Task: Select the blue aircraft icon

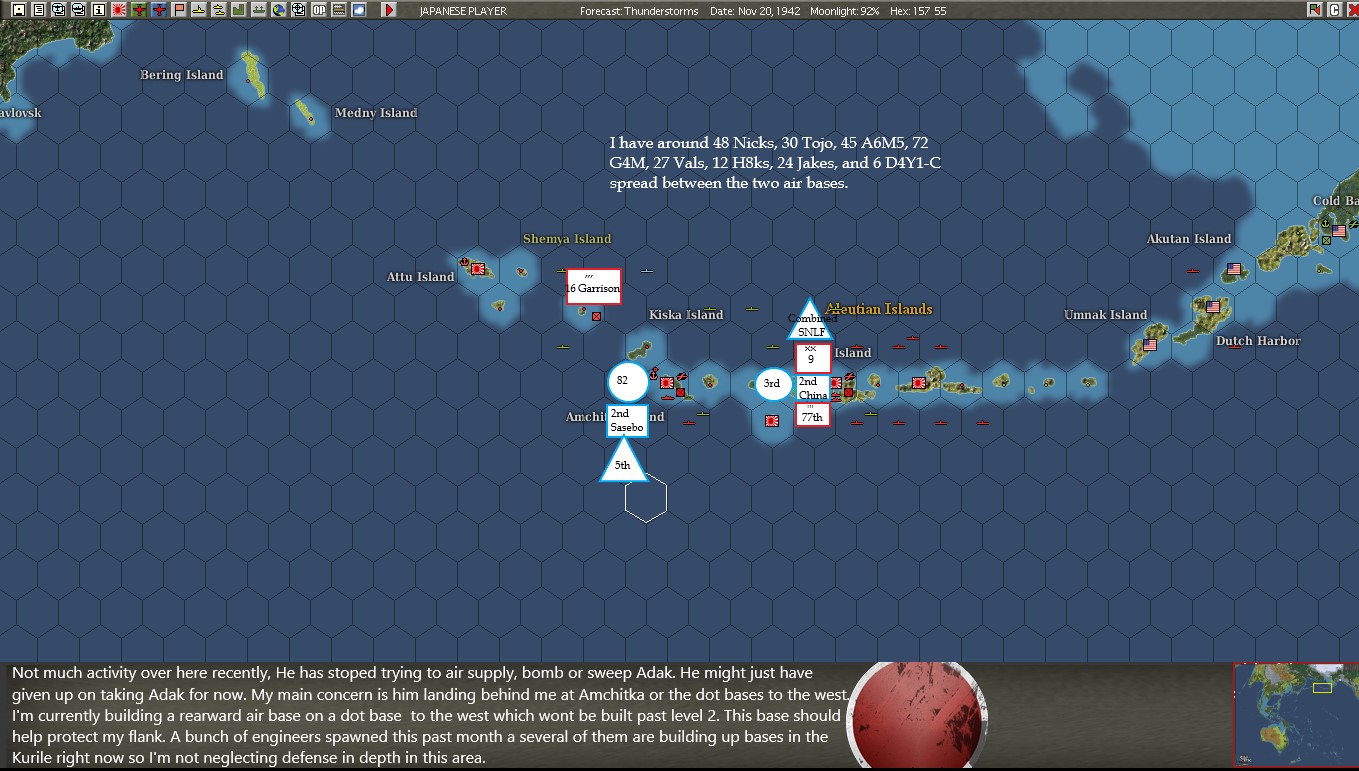Action: click(x=158, y=10)
